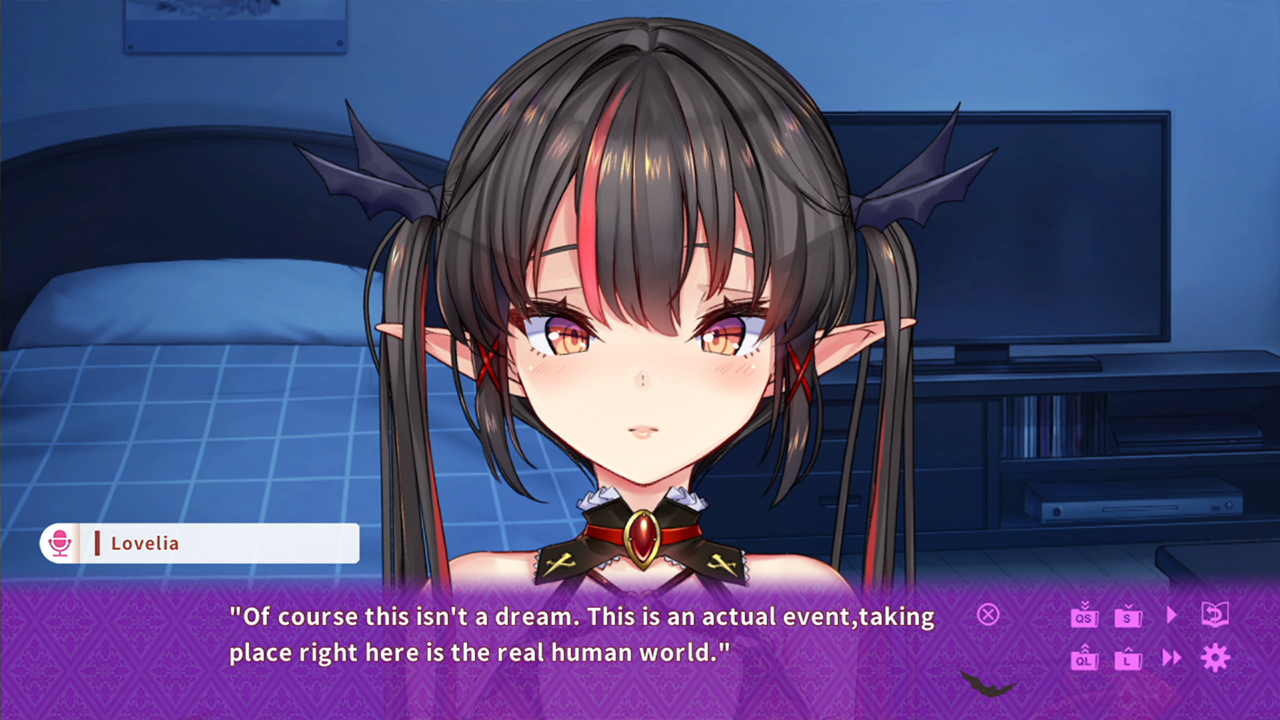
Task: Enable auto mode with the play arrow
Action: (1172, 617)
